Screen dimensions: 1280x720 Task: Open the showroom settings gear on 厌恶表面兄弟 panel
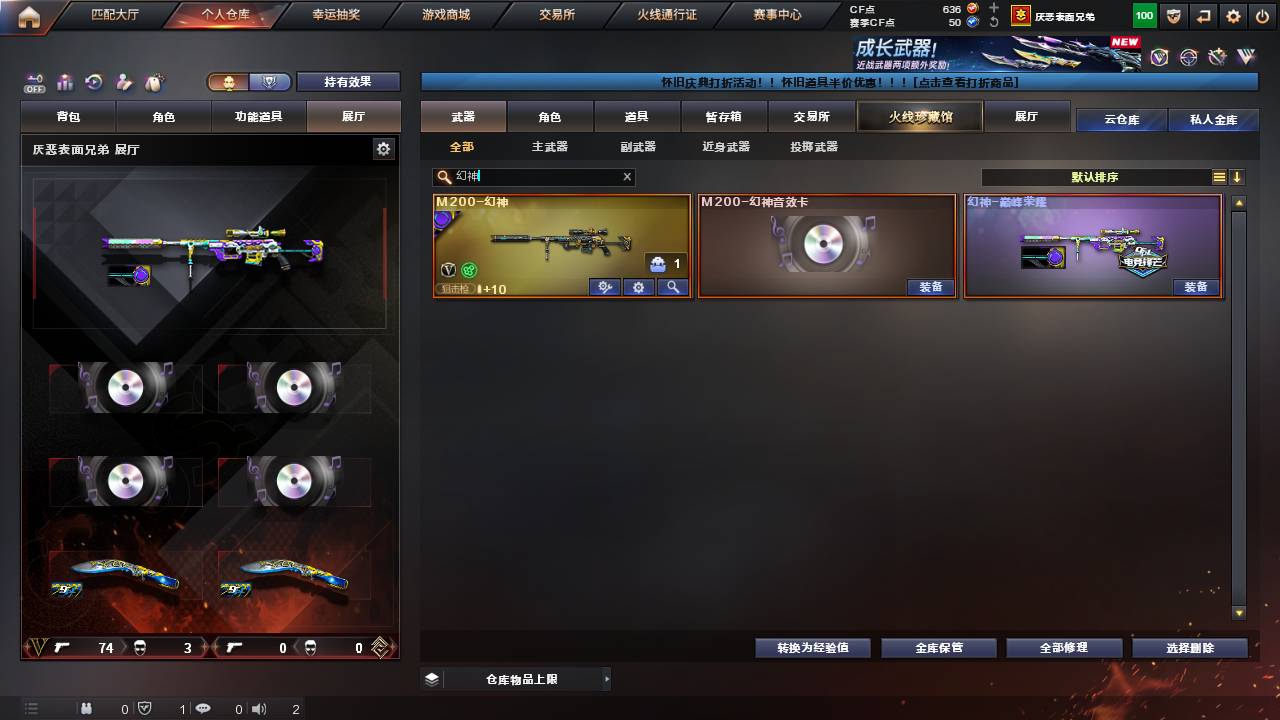point(383,148)
